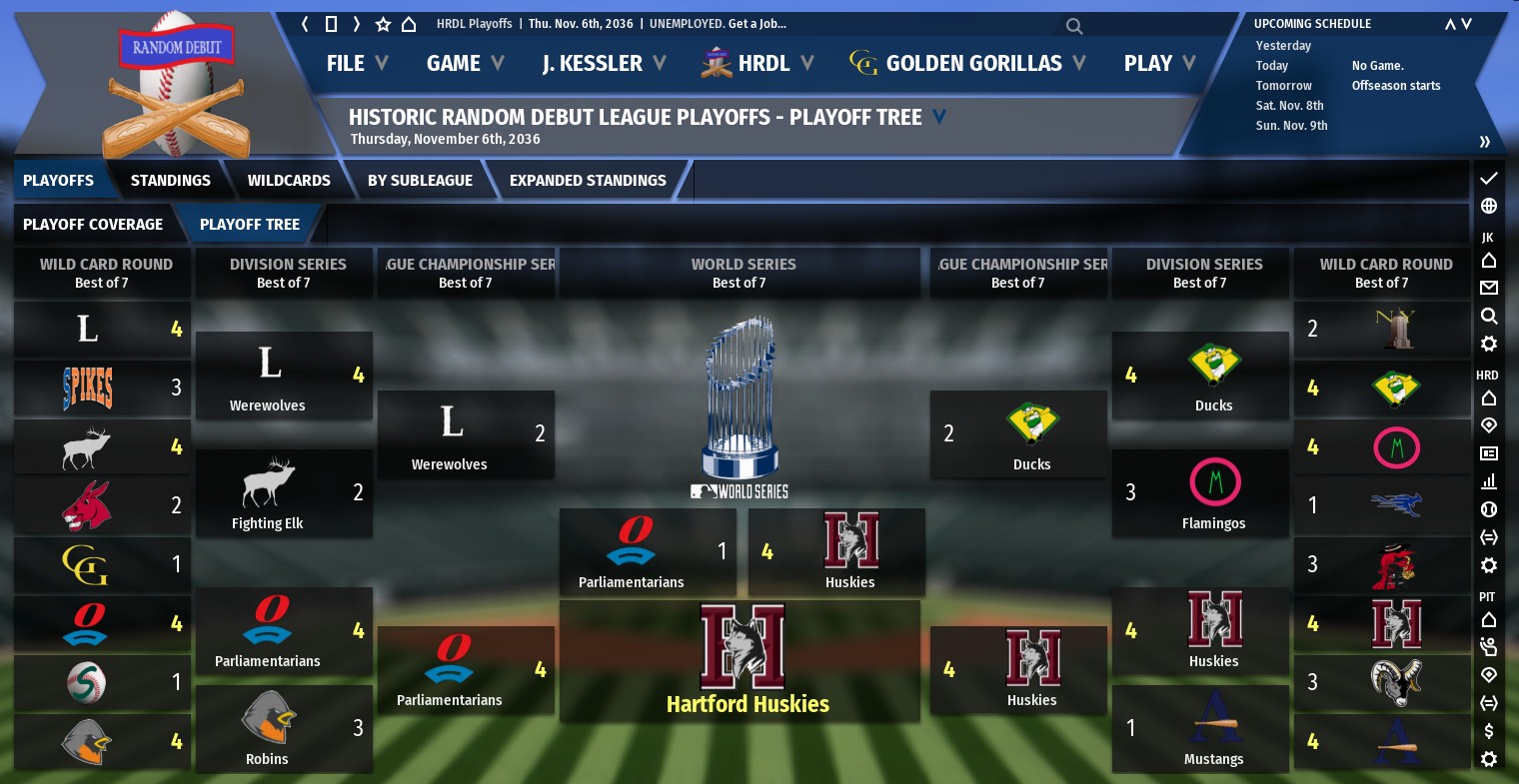Open the PLAY menu
The image size is (1519, 784).
point(1159,63)
